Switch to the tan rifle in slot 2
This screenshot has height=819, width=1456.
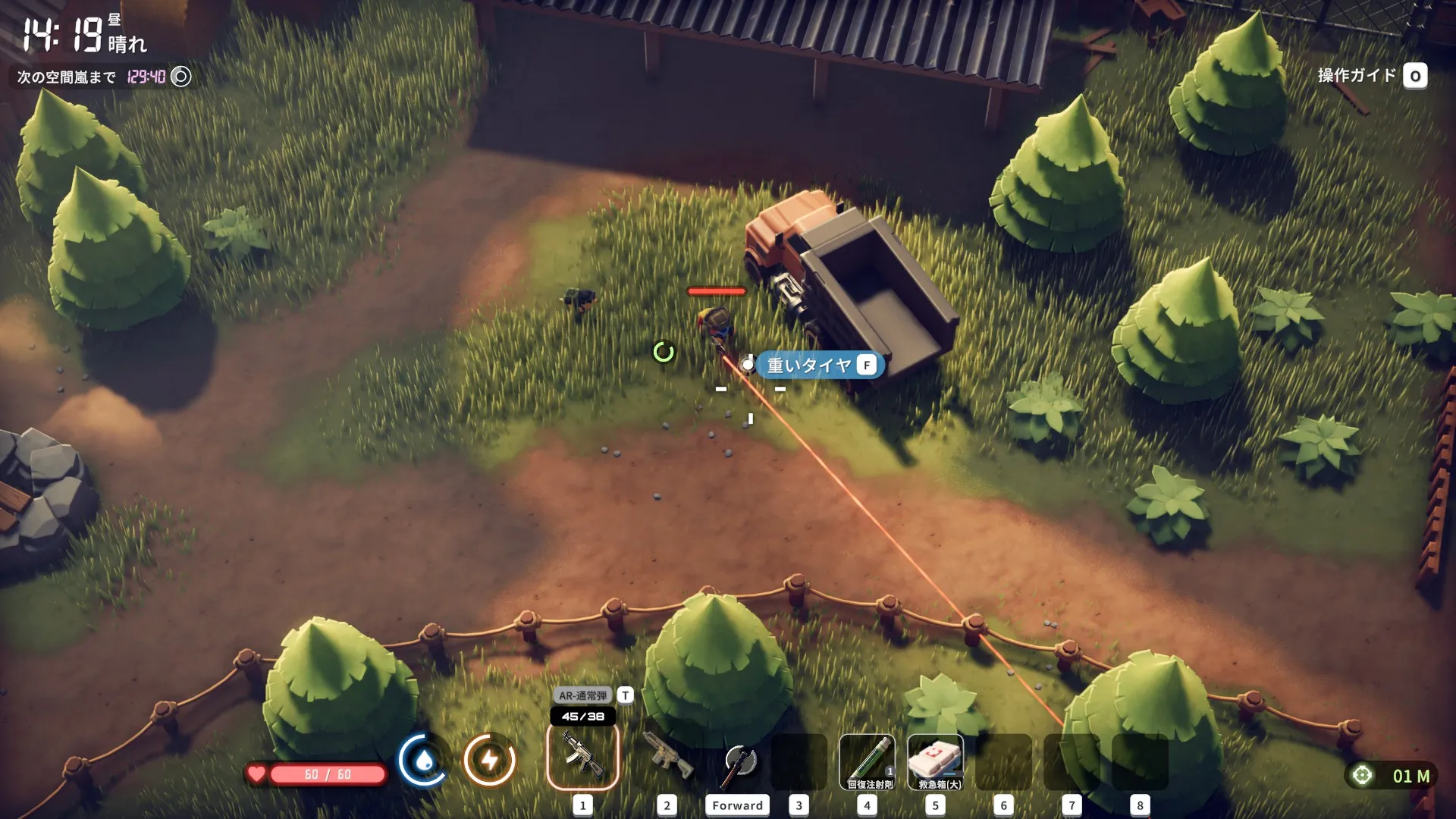point(667,757)
